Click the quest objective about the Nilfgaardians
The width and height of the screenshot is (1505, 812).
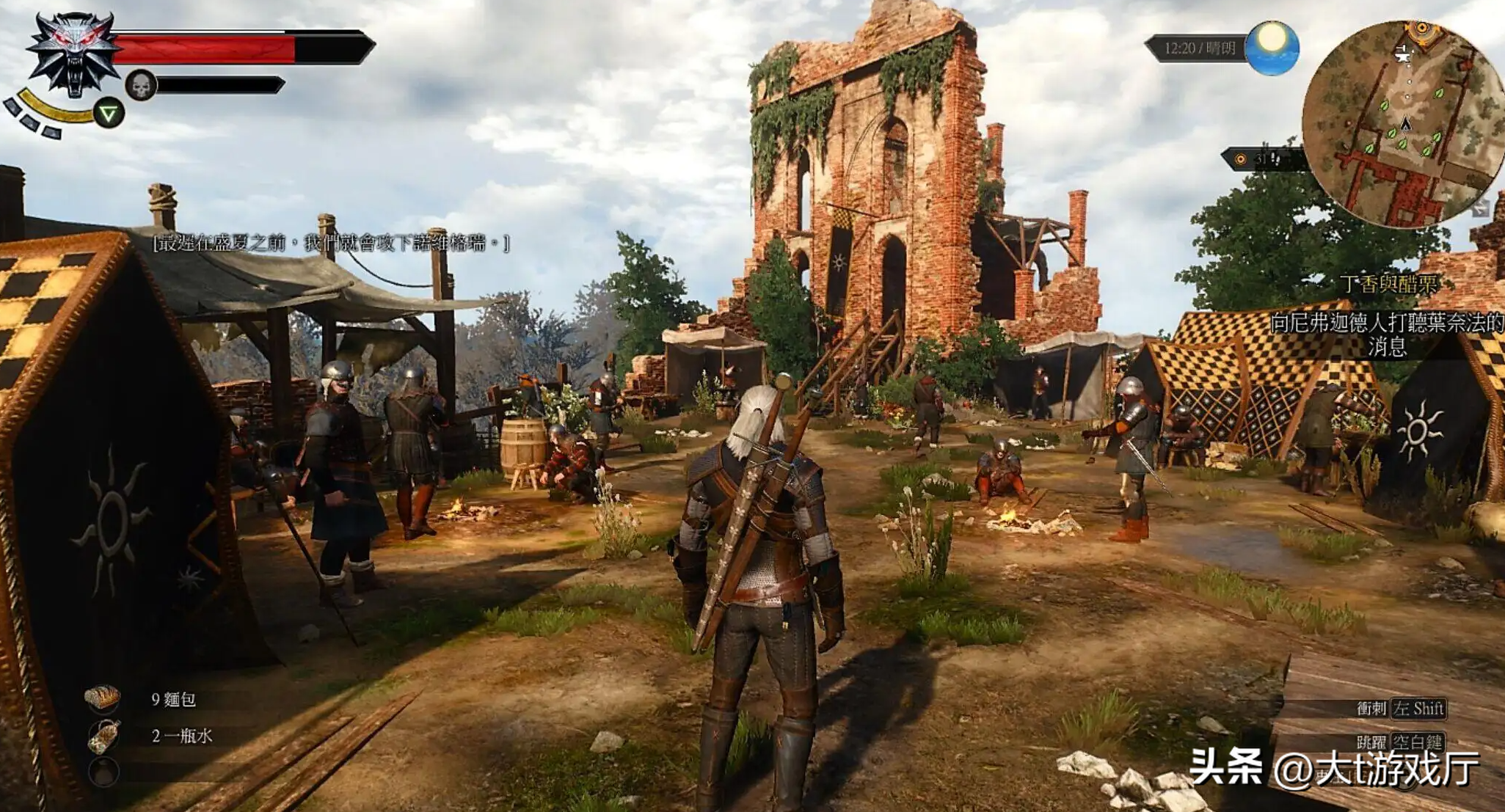[x=1387, y=334]
